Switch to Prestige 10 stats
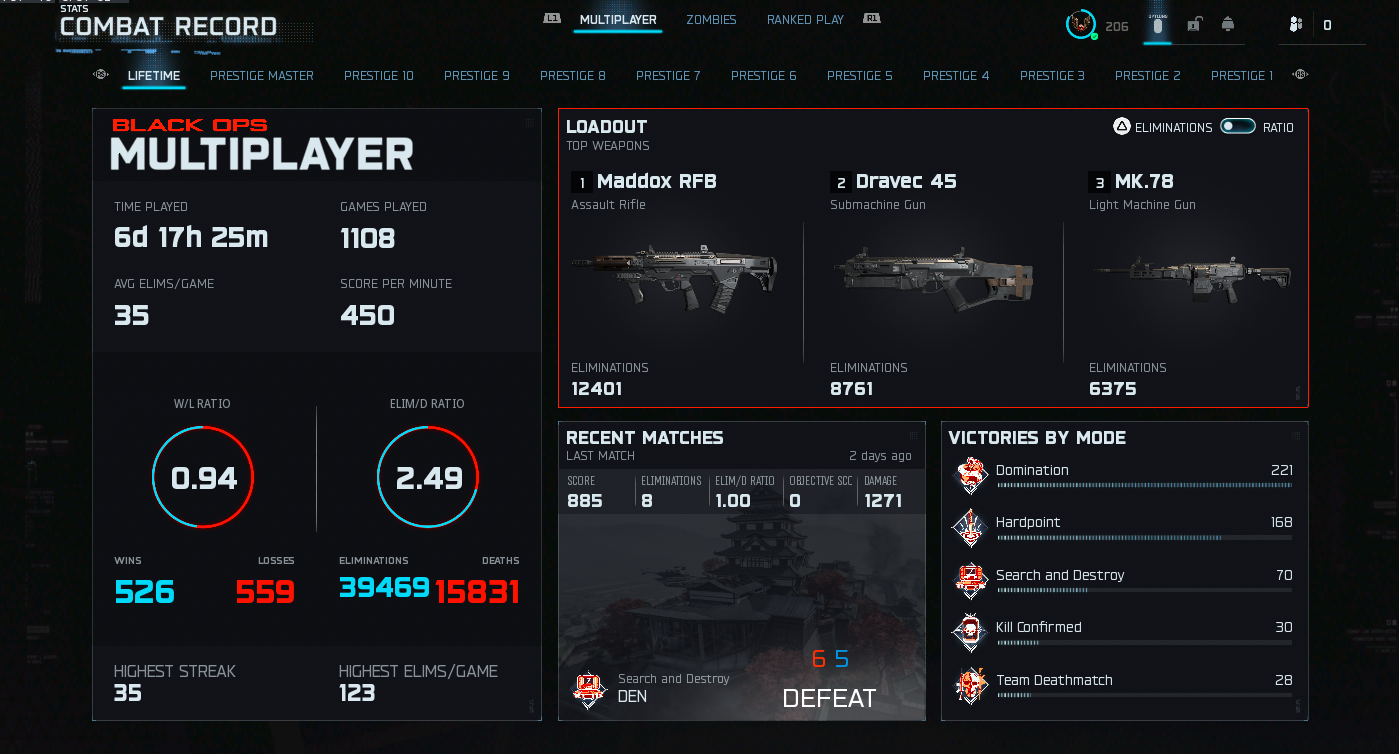 [x=379, y=75]
